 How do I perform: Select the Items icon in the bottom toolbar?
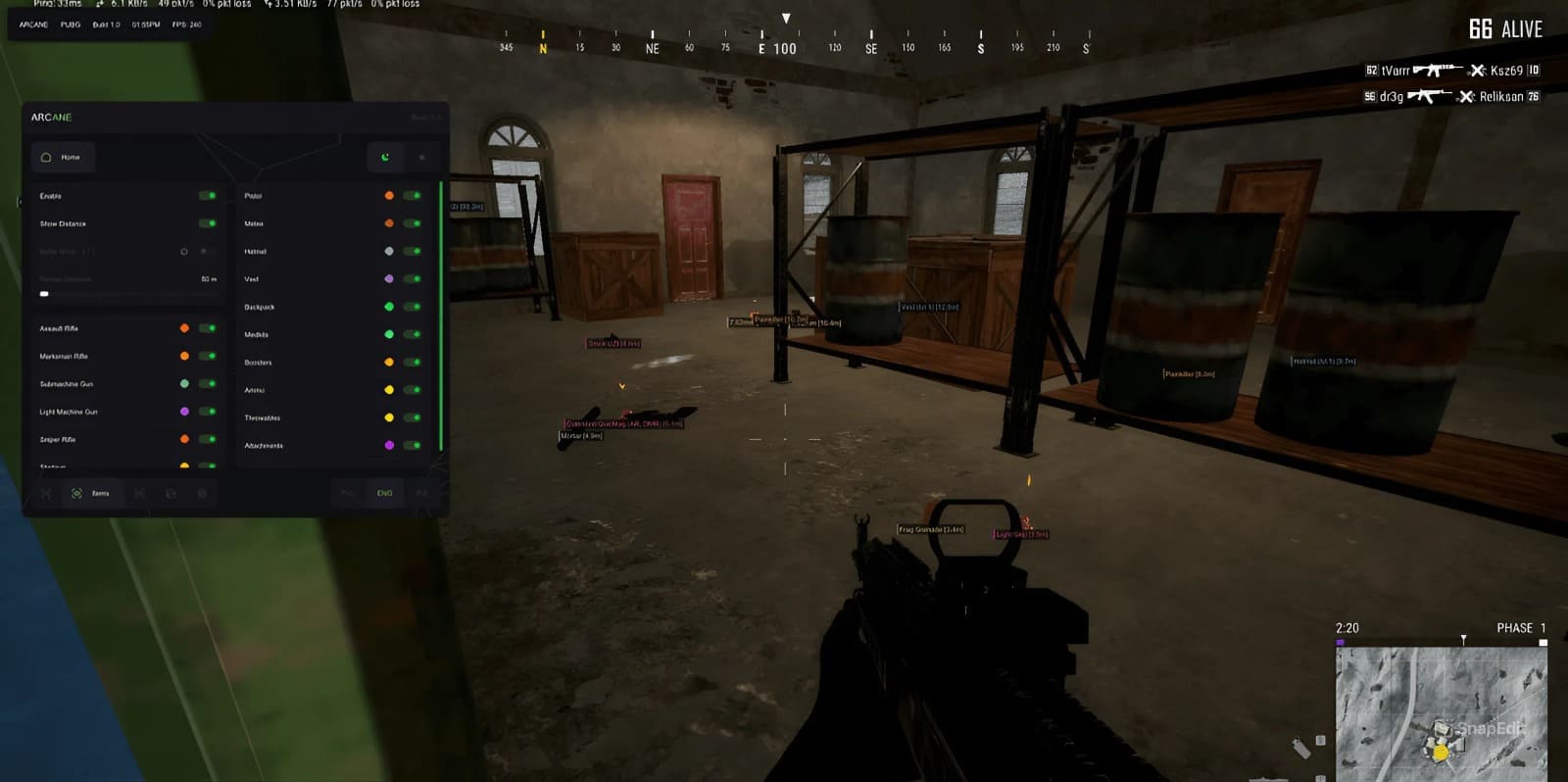tap(77, 493)
